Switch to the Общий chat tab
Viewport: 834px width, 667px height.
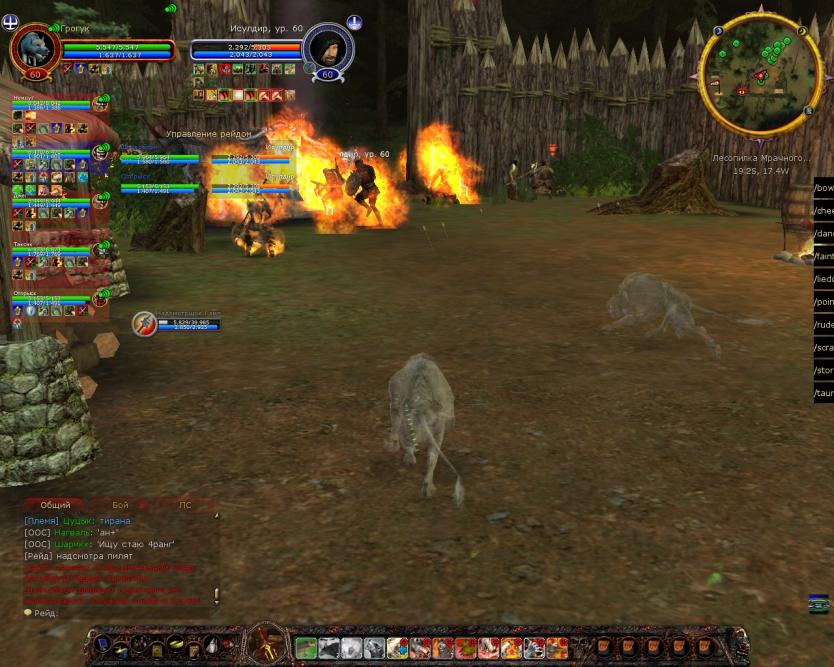[x=55, y=505]
